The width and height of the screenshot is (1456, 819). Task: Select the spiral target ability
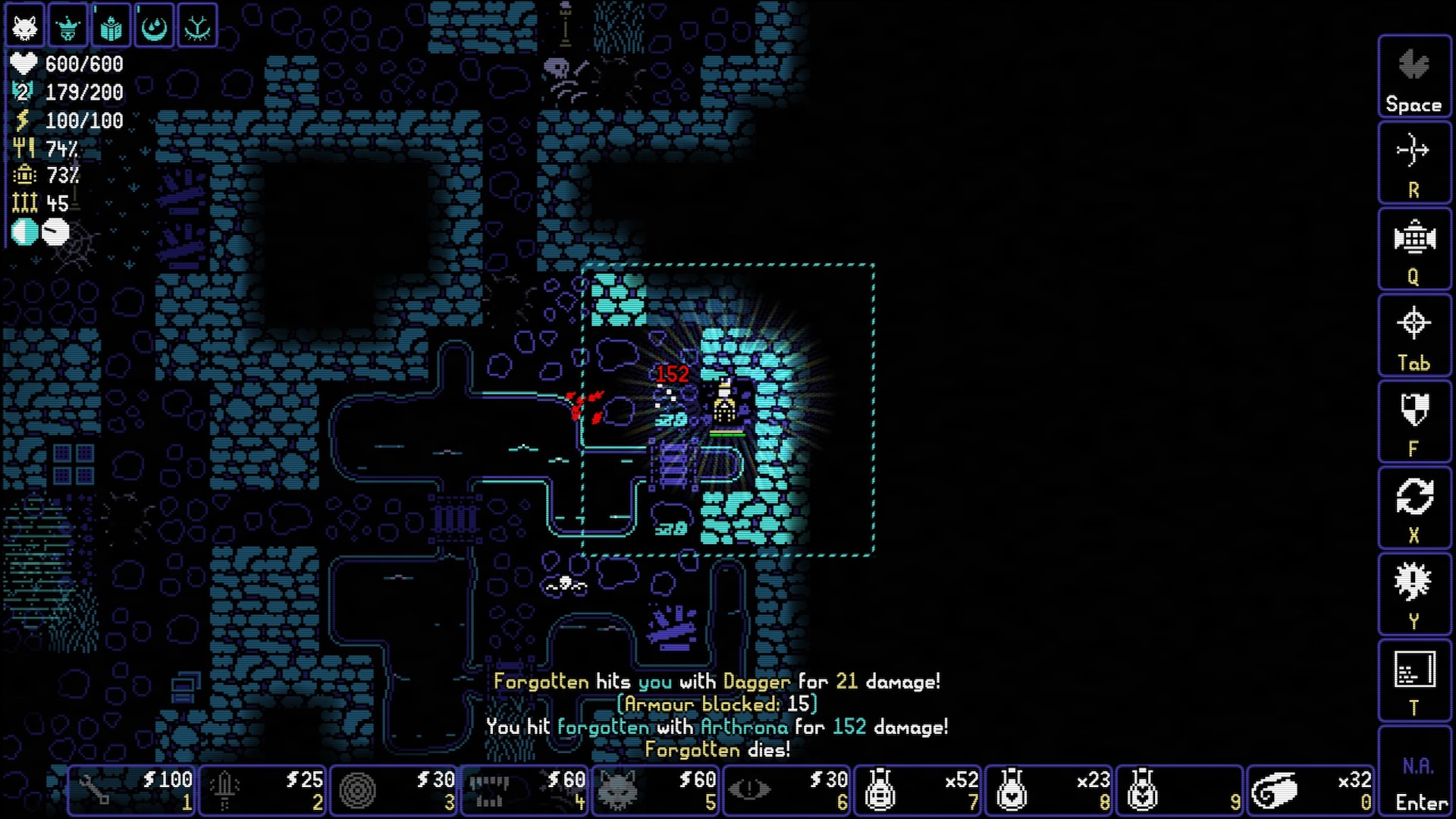(x=393, y=790)
